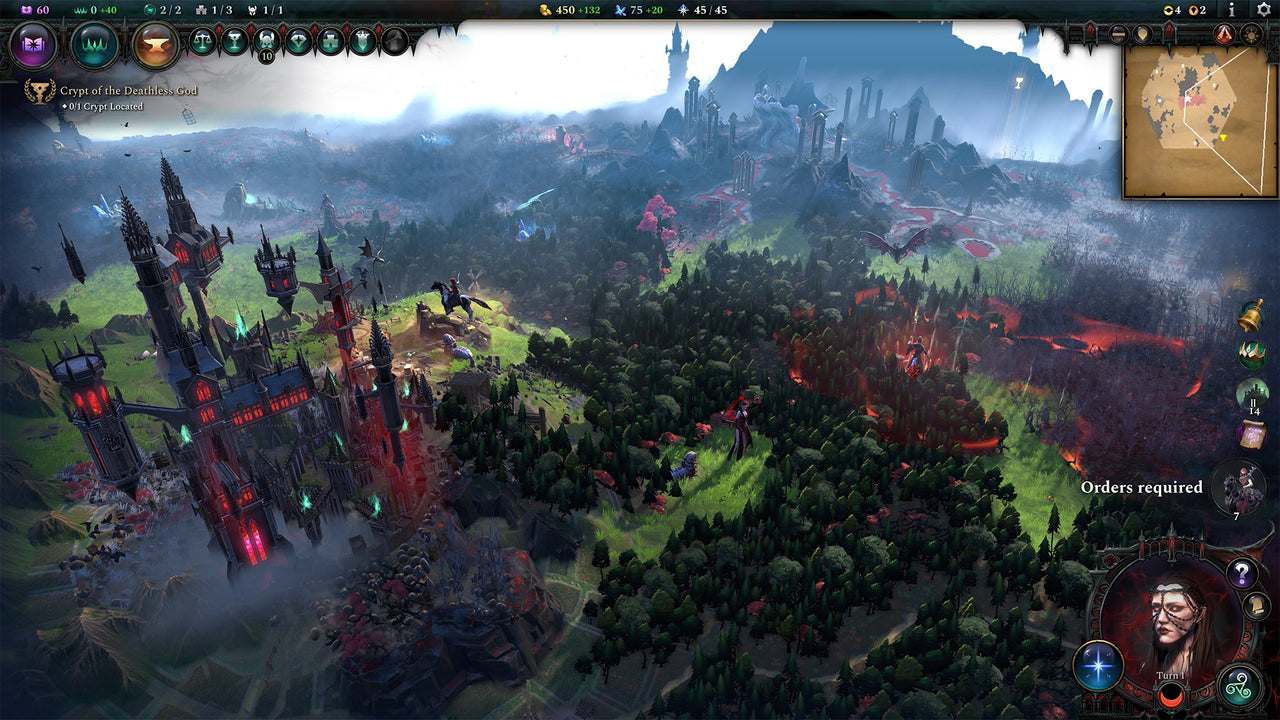Open minimap overlay options via the sun icon
Viewport: 1280px width, 720px height.
point(1250,34)
